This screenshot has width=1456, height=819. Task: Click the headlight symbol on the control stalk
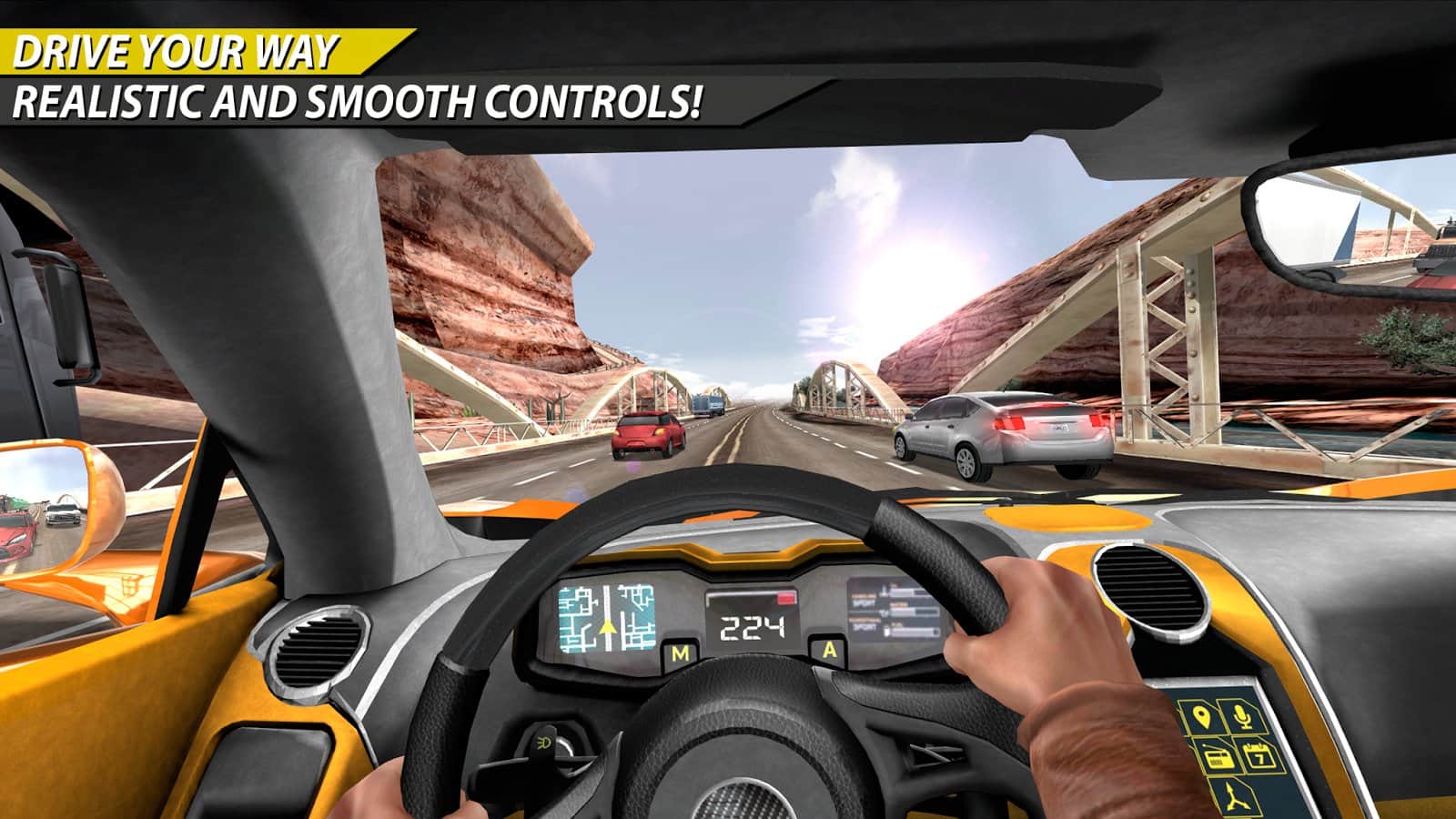point(542,744)
